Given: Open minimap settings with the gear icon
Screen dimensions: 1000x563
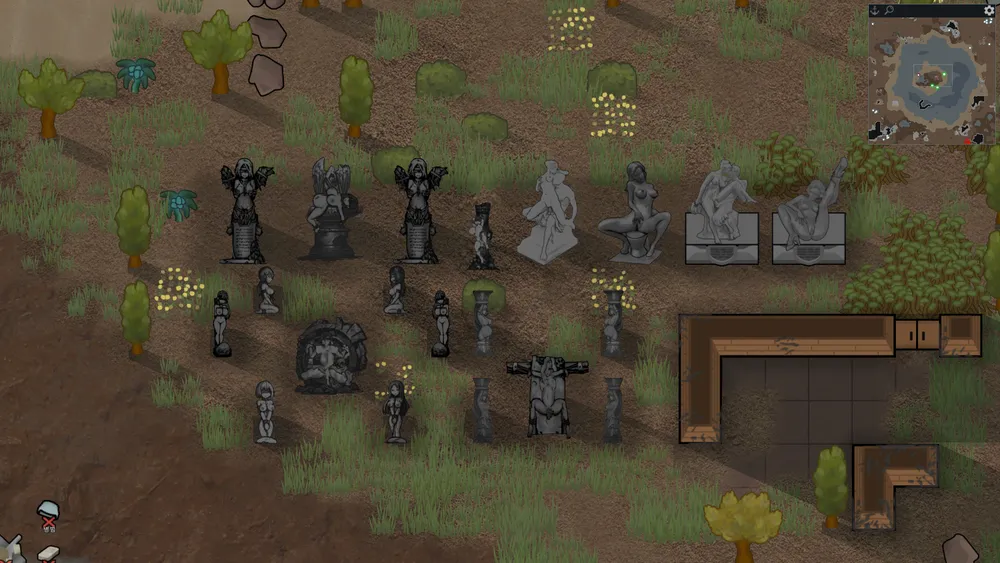Looking at the screenshot, I should (x=989, y=10).
